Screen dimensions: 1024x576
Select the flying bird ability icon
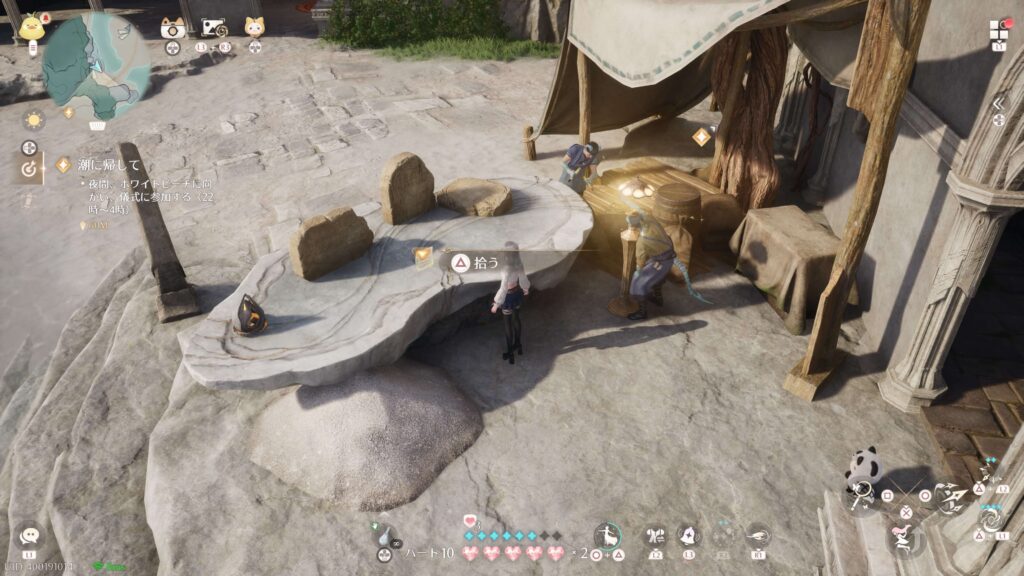[x=758, y=536]
